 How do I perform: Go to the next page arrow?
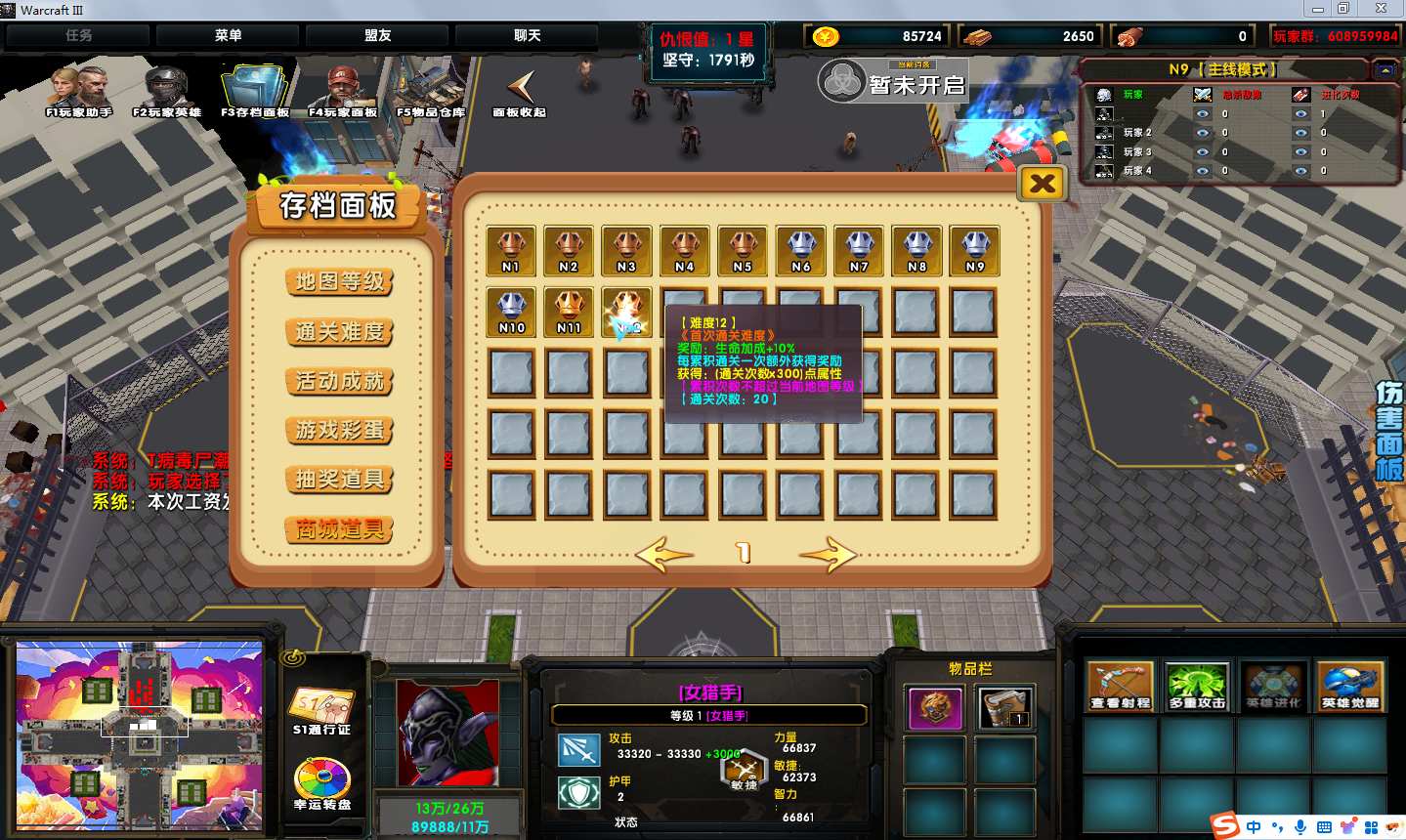pyautogui.click(x=827, y=554)
